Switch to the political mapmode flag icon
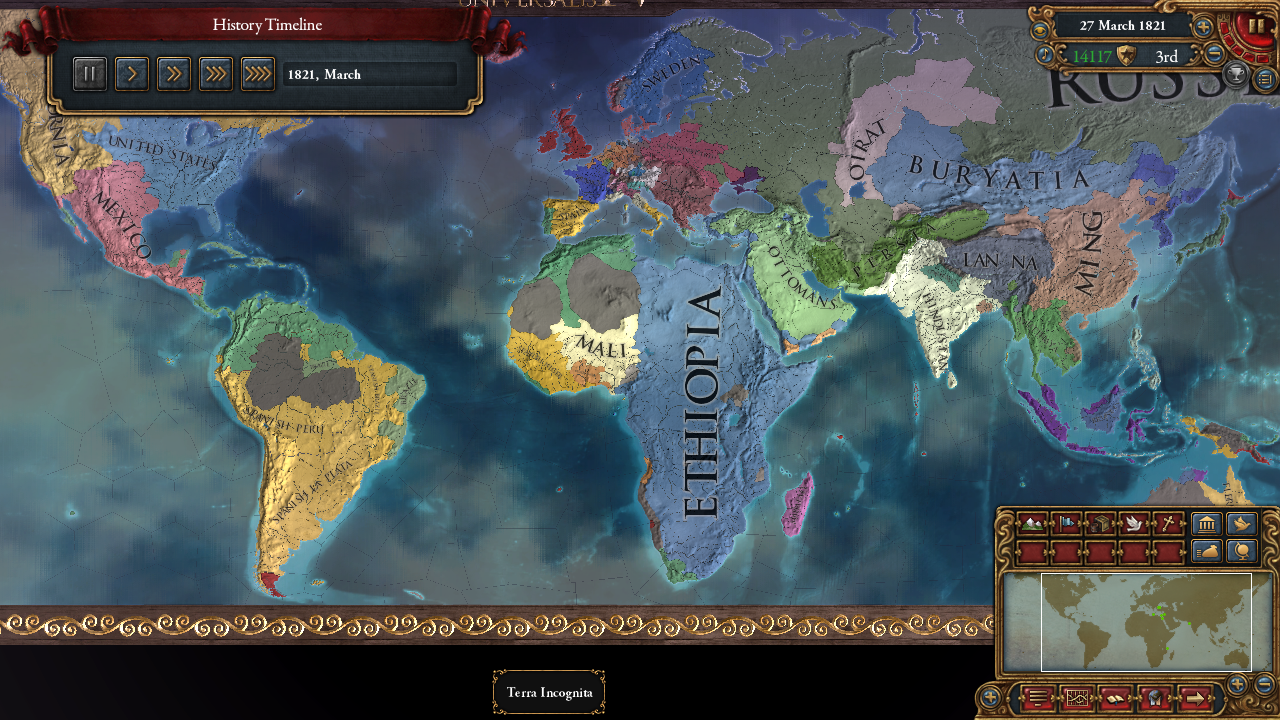 pyautogui.click(x=1065, y=525)
